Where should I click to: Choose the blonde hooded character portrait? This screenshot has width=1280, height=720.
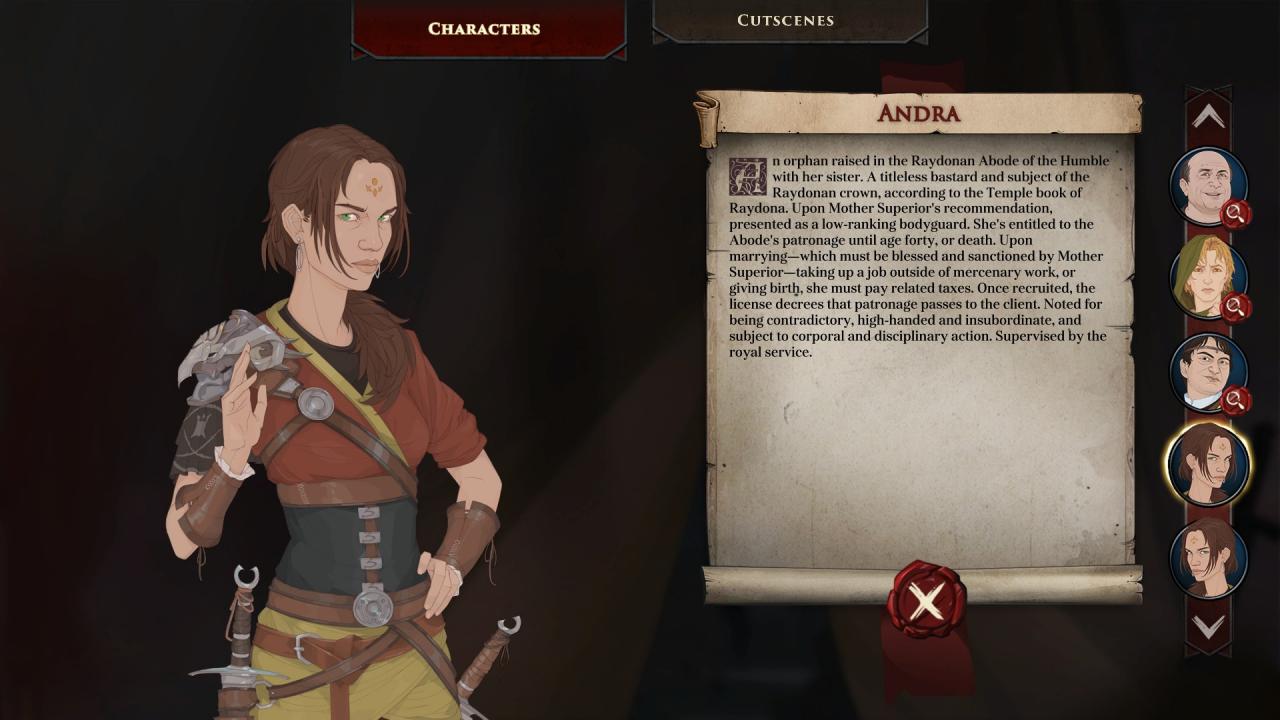(x=1207, y=278)
